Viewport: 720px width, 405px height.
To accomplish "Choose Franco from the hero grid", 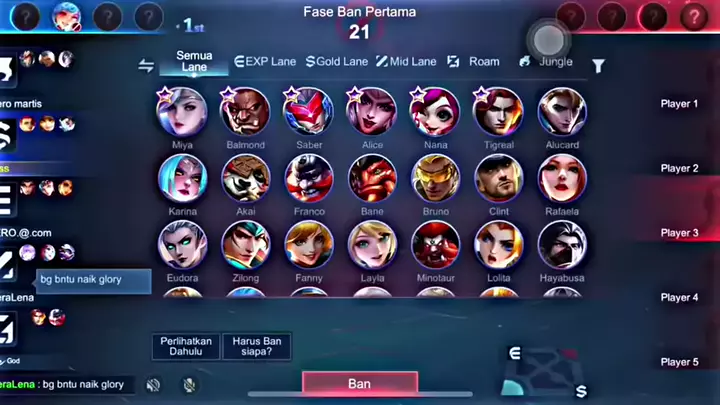I will 309,178.
